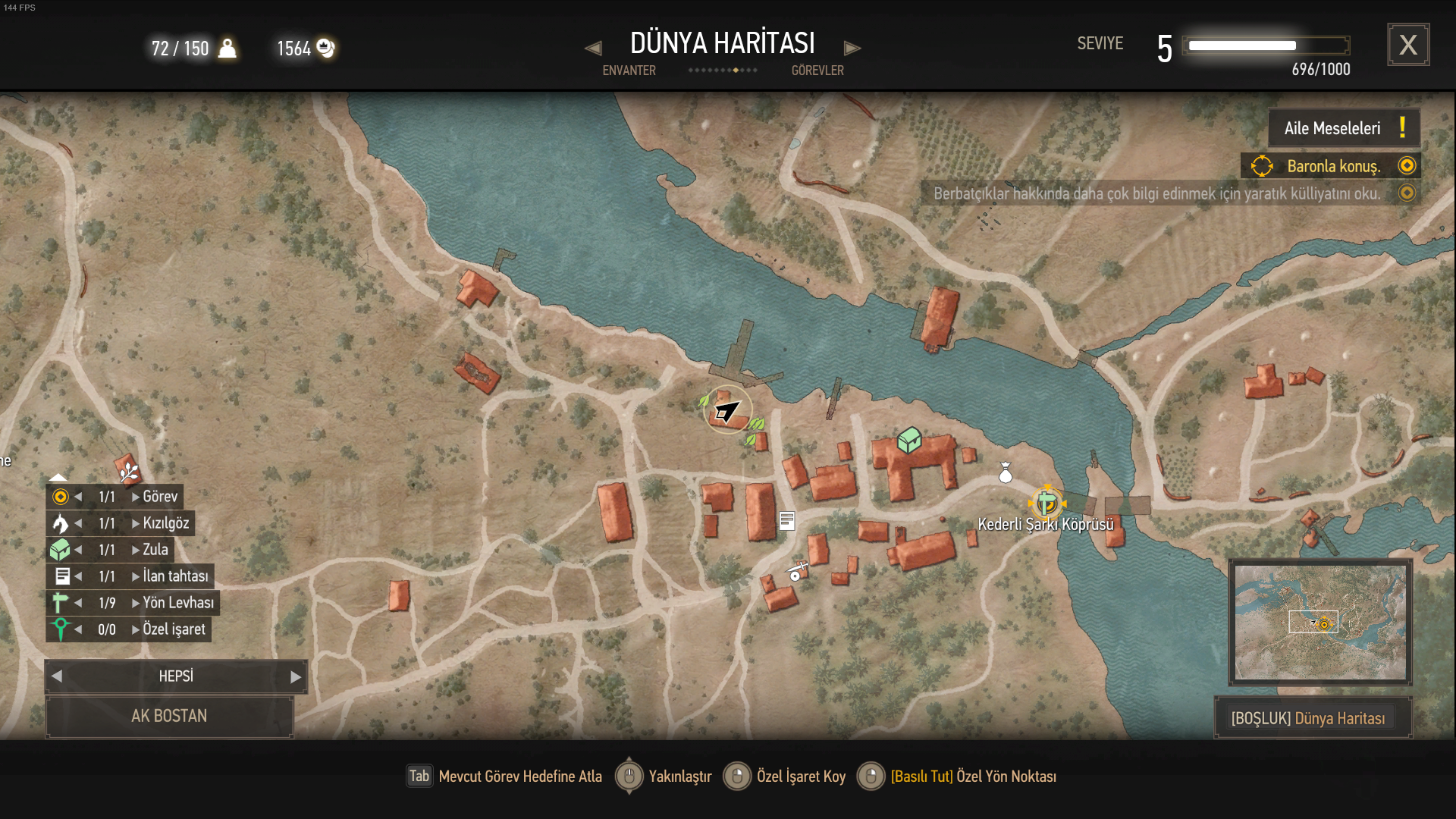
Task: Click the right arrow beside Dünya Haritası title
Action: click(x=852, y=49)
